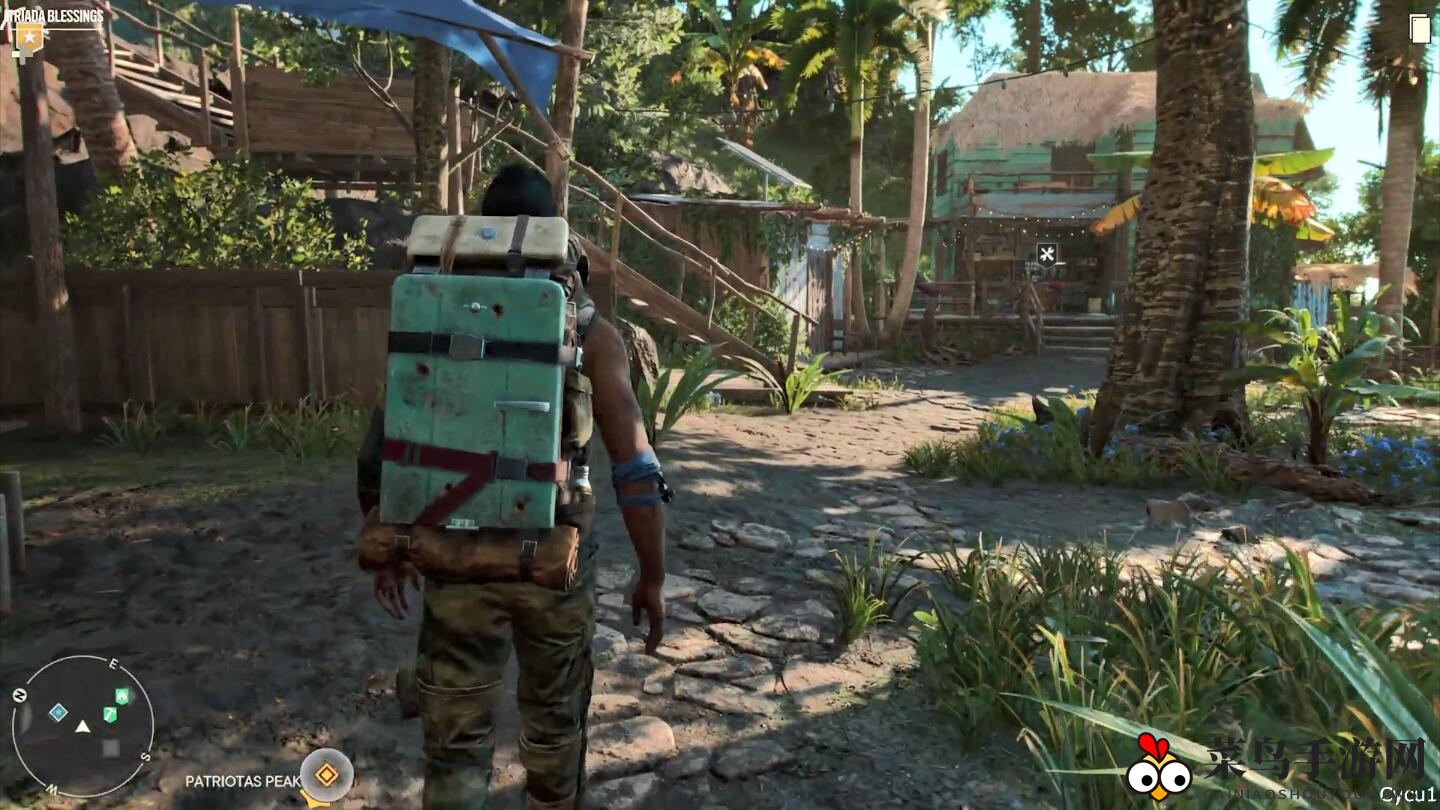Select the crossed-tools workbench waypoint marker
Screen dimensions: 1440x810
tap(1047, 254)
